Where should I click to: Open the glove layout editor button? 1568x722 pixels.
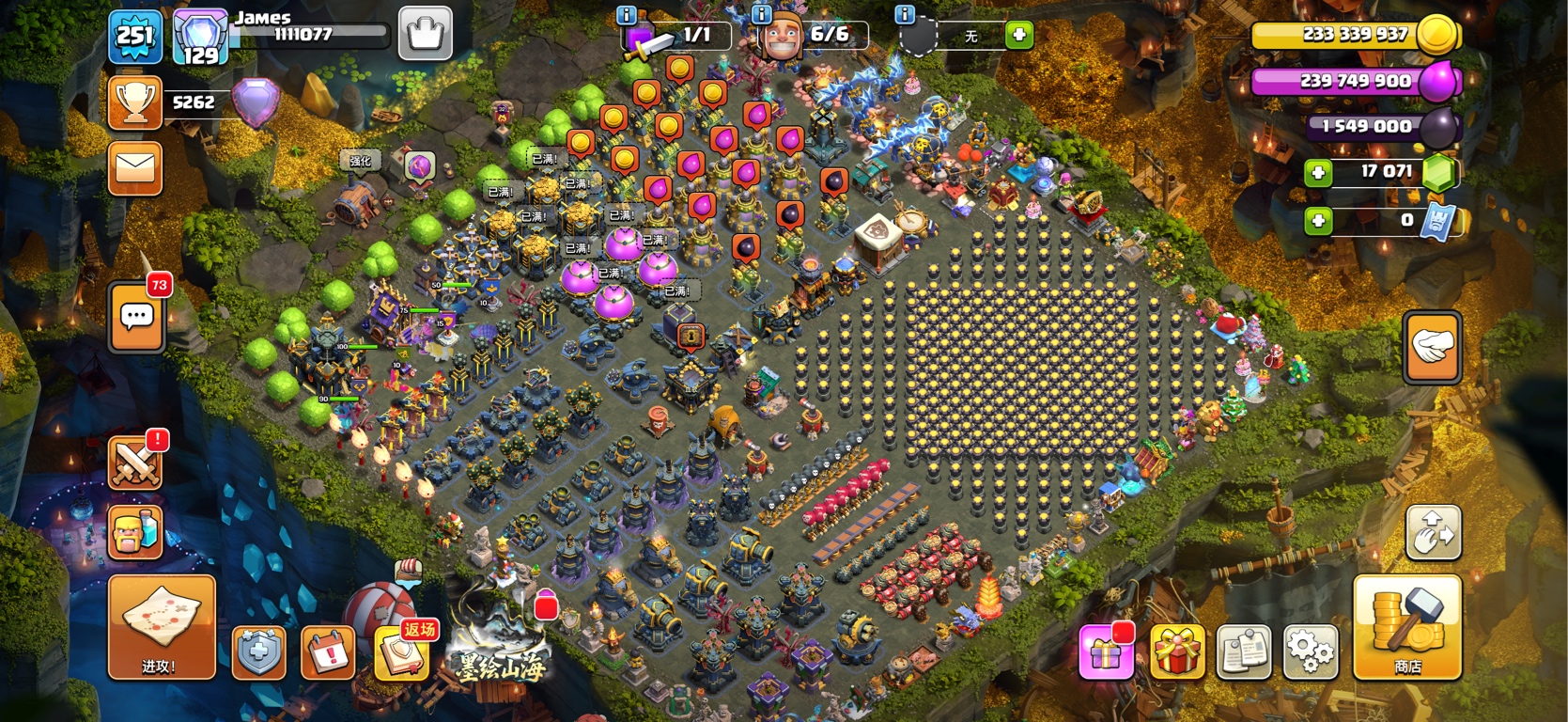pos(1432,348)
